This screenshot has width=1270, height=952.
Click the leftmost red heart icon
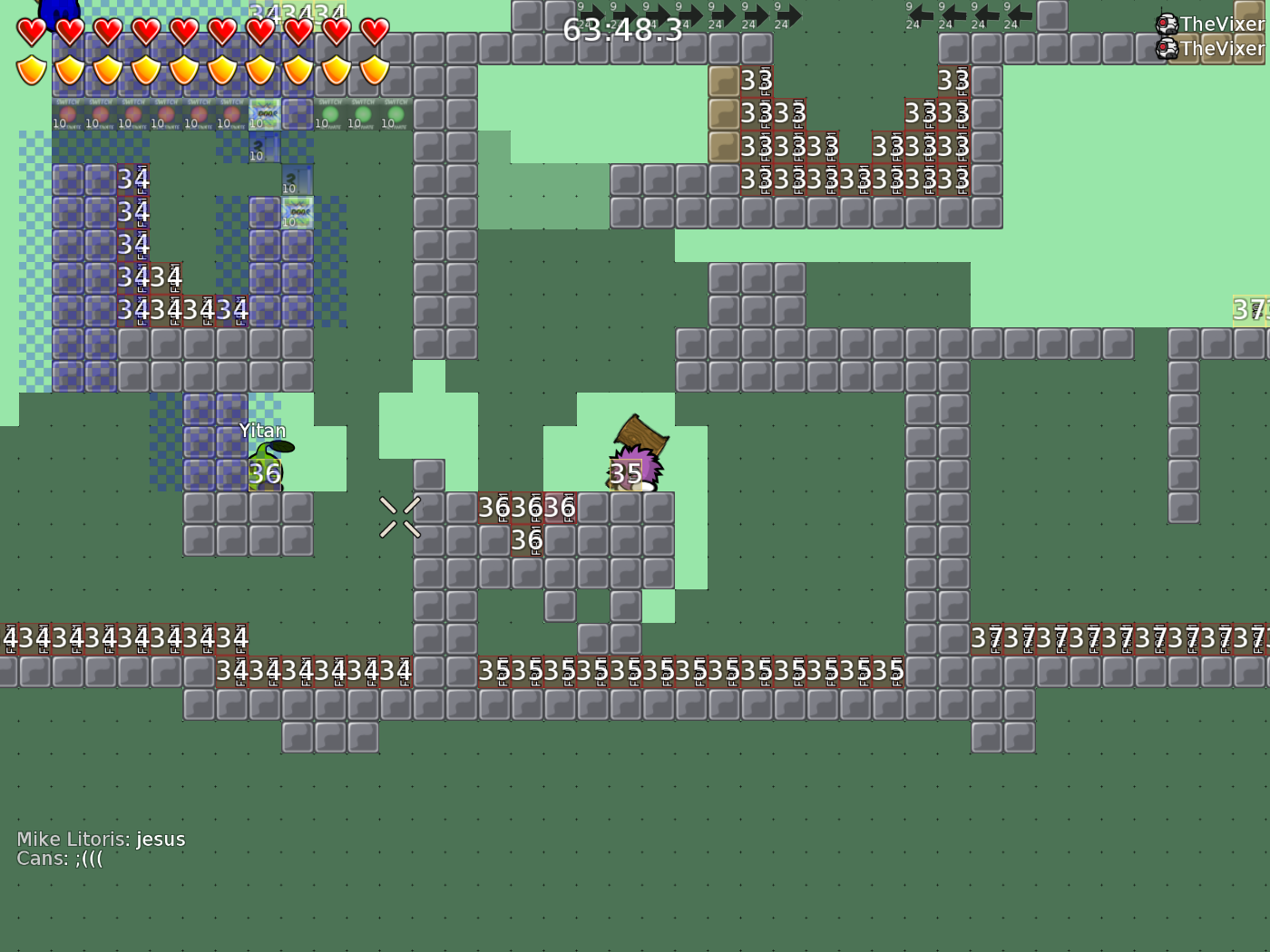[x=30, y=33]
